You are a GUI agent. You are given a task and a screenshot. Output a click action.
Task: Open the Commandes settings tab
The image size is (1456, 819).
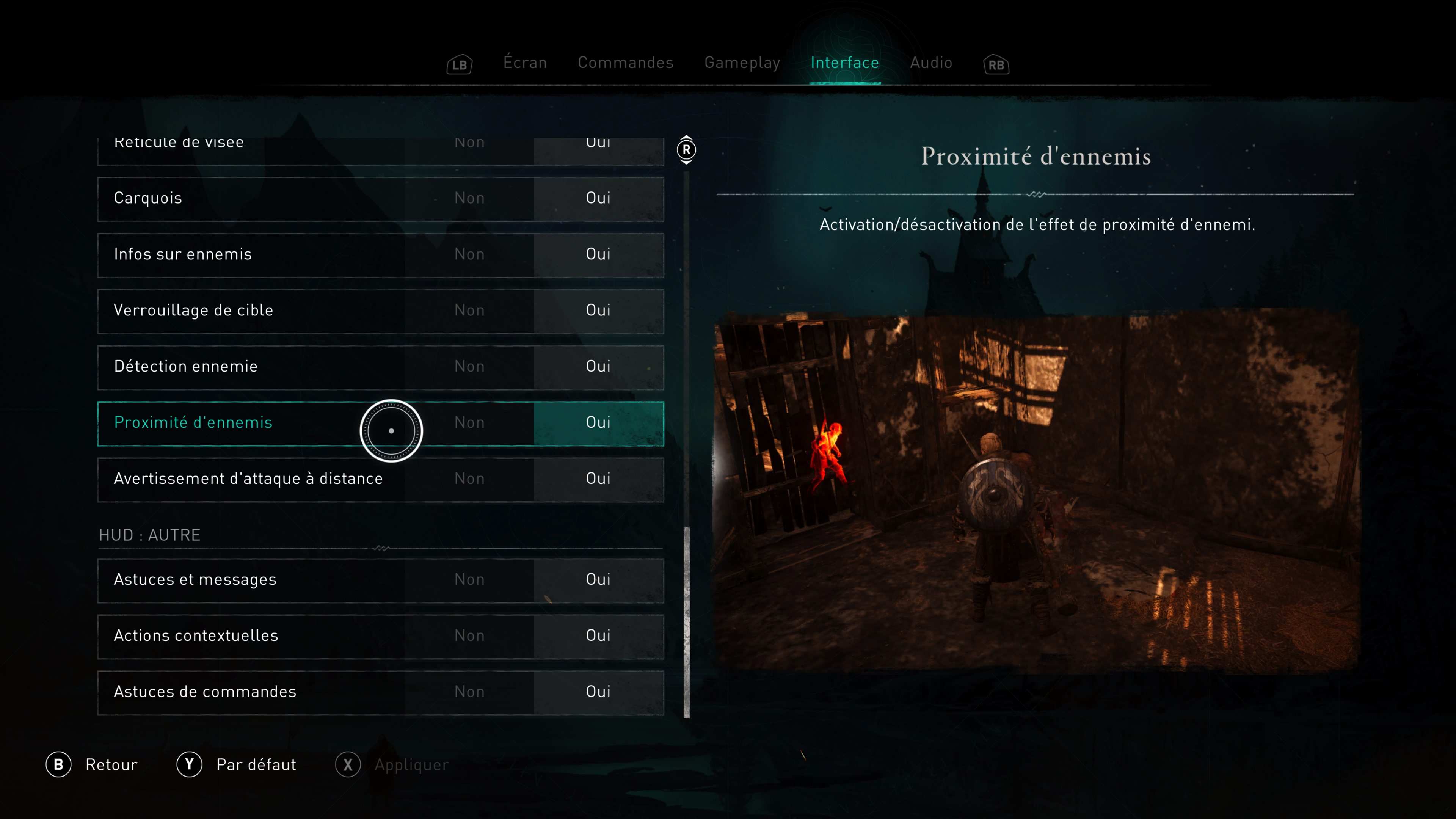tap(625, 63)
